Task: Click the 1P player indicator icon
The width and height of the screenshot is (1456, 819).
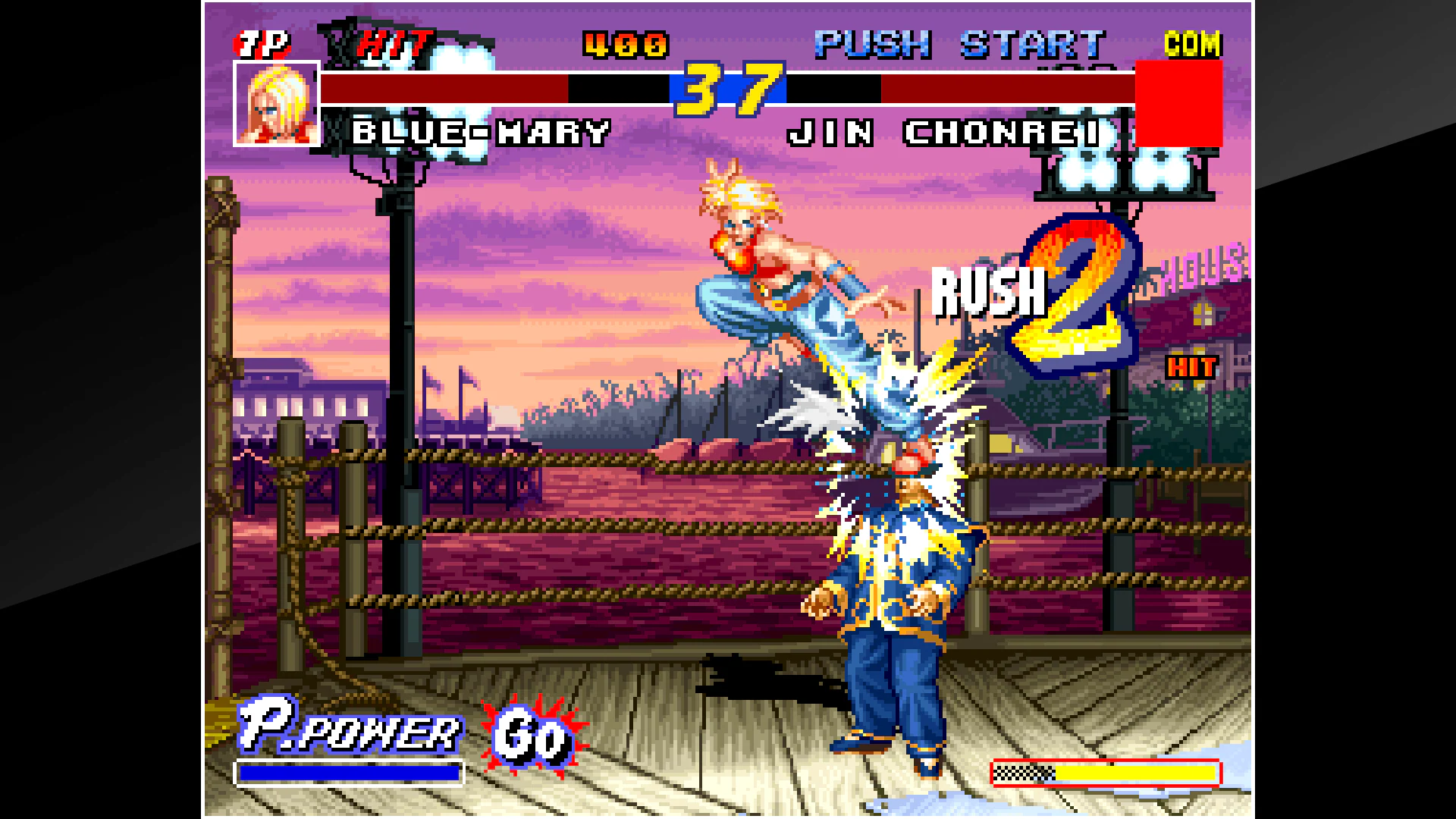Action: point(261,44)
